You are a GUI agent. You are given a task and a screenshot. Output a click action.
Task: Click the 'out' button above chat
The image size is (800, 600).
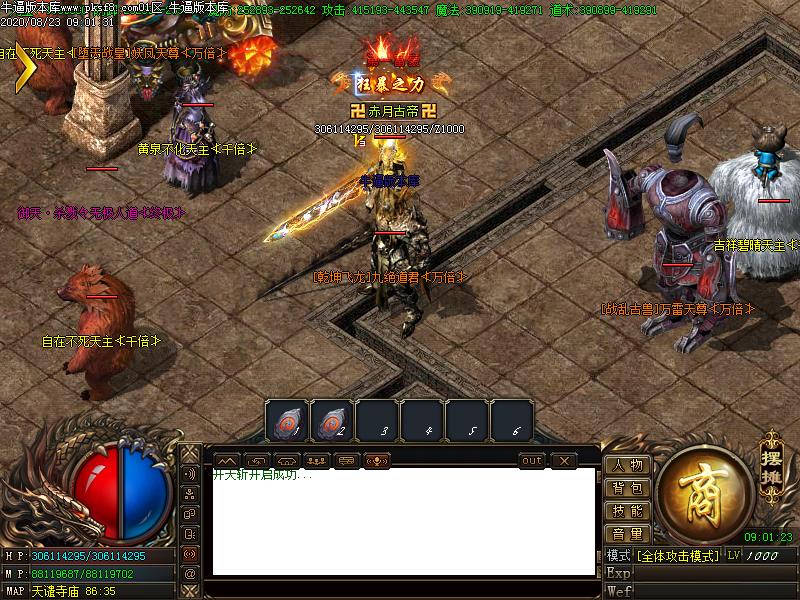pyautogui.click(x=532, y=460)
